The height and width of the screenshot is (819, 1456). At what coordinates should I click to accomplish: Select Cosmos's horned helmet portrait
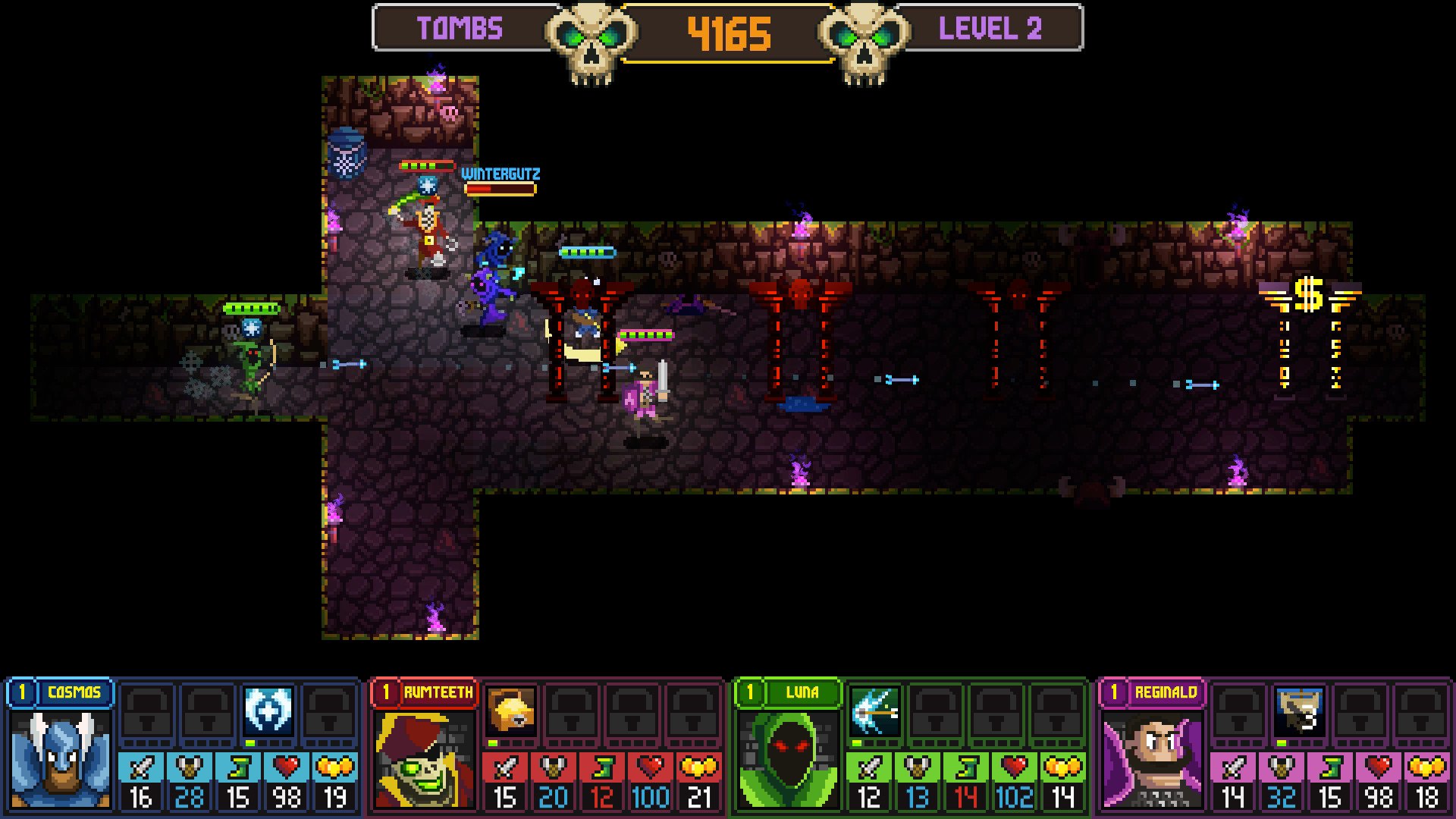(61, 760)
